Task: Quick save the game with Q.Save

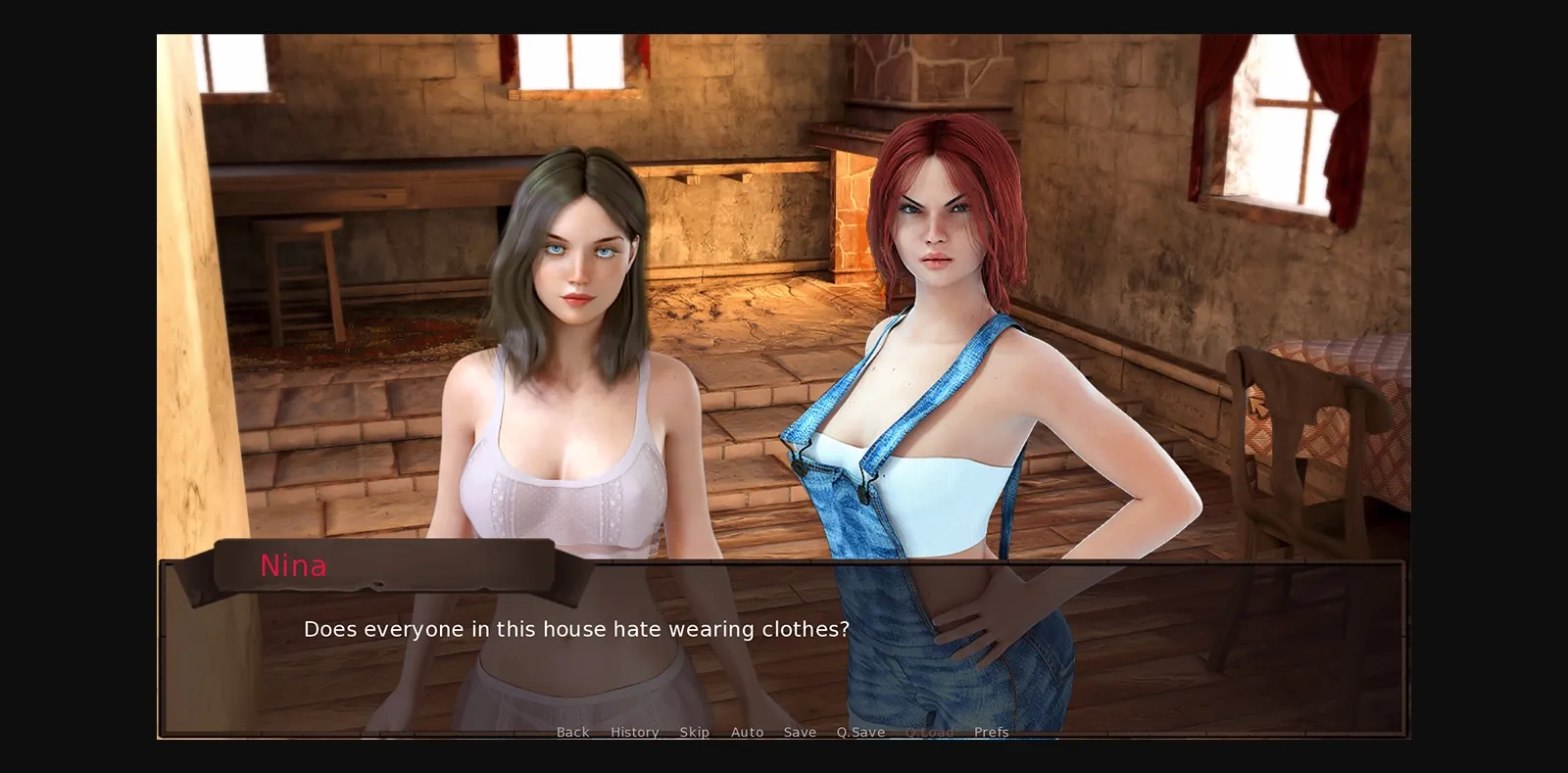Action: click(x=860, y=732)
